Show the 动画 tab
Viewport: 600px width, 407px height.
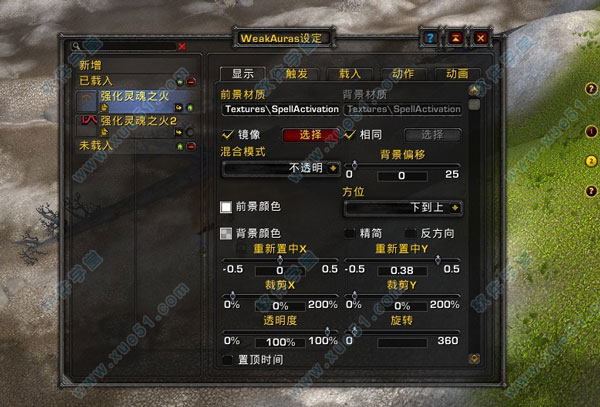click(x=456, y=73)
